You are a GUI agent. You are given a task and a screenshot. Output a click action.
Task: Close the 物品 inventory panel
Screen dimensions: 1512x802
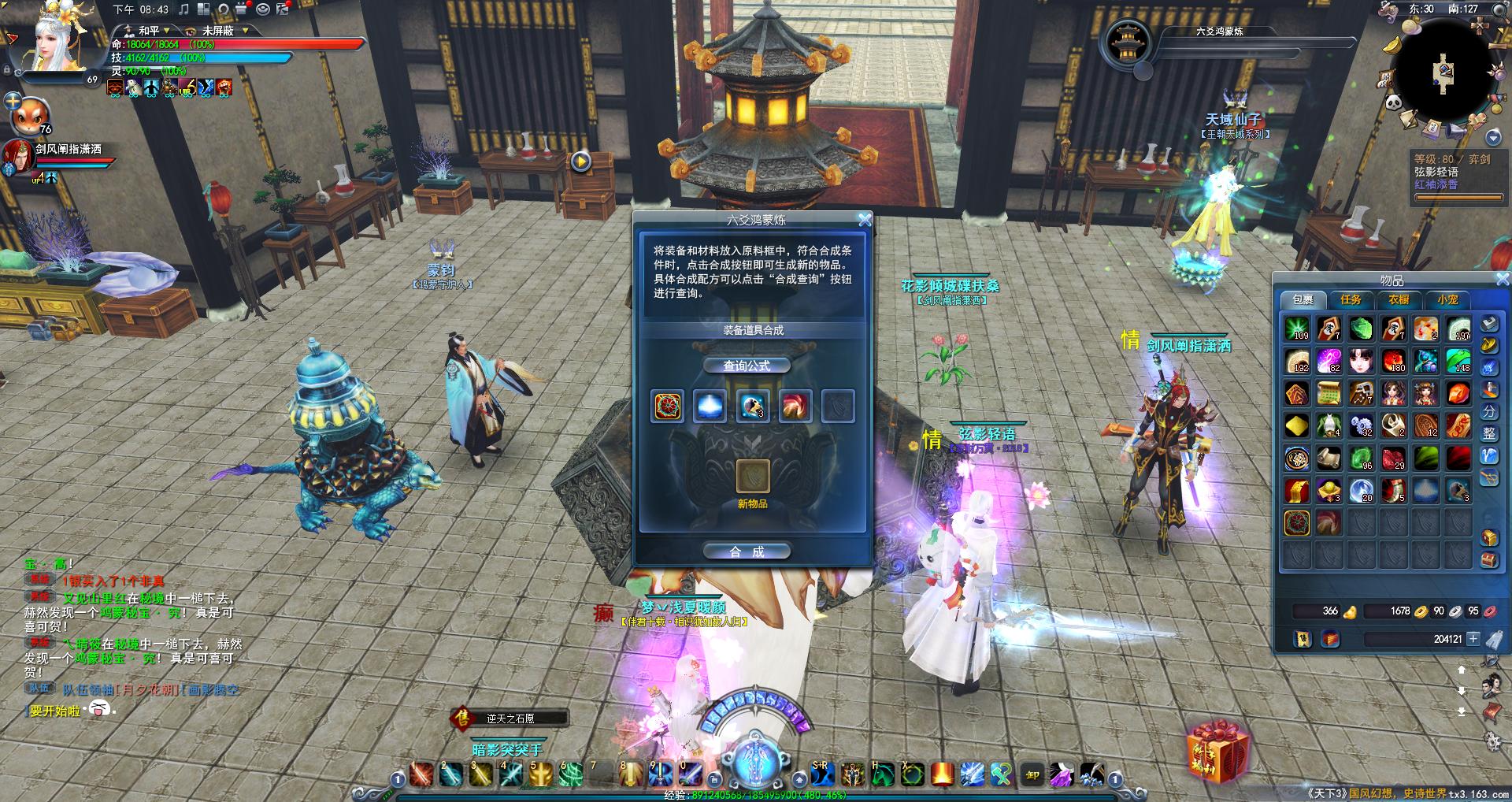pos(1502,280)
